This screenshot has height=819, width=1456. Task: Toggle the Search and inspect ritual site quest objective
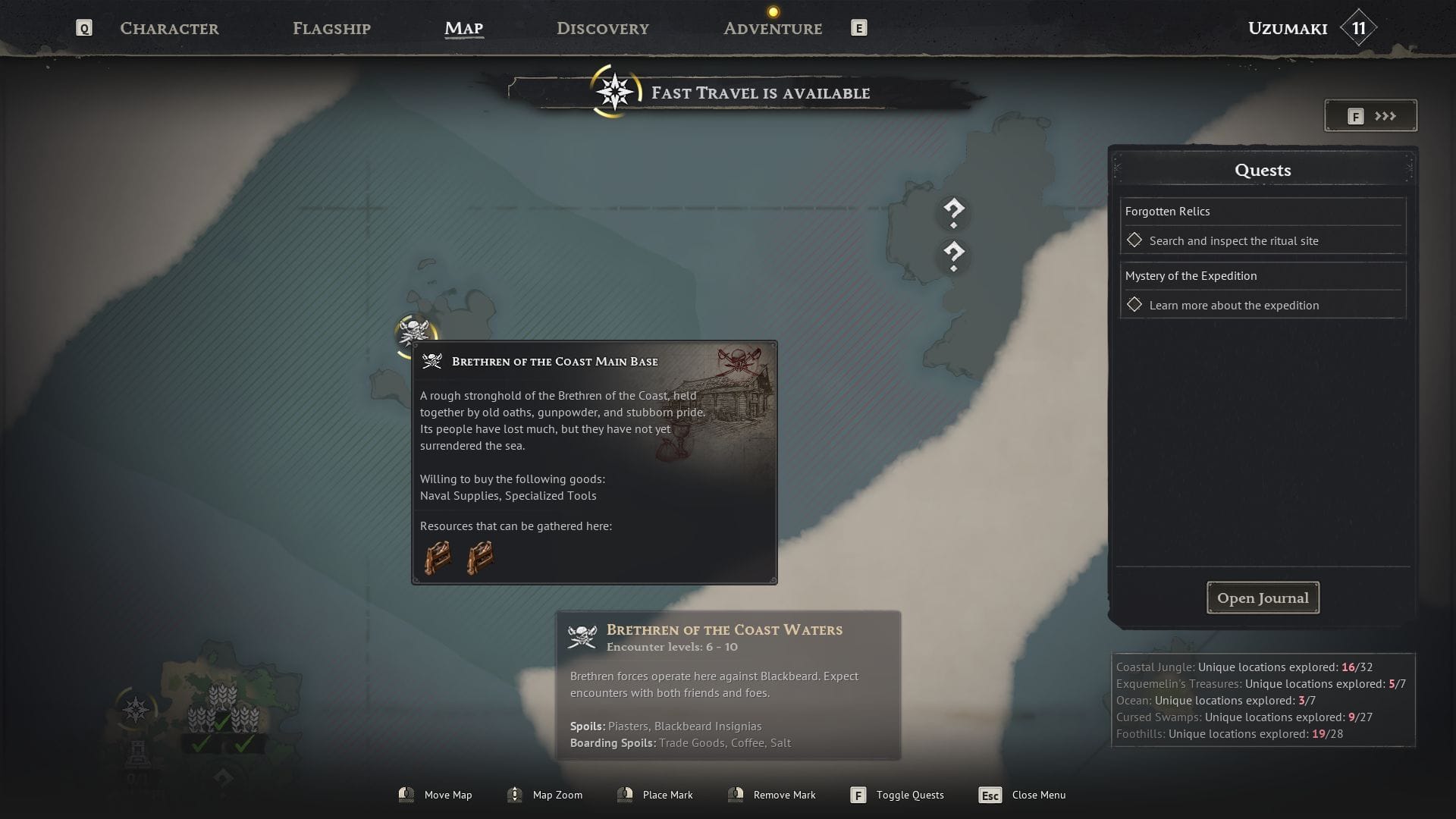point(1134,240)
